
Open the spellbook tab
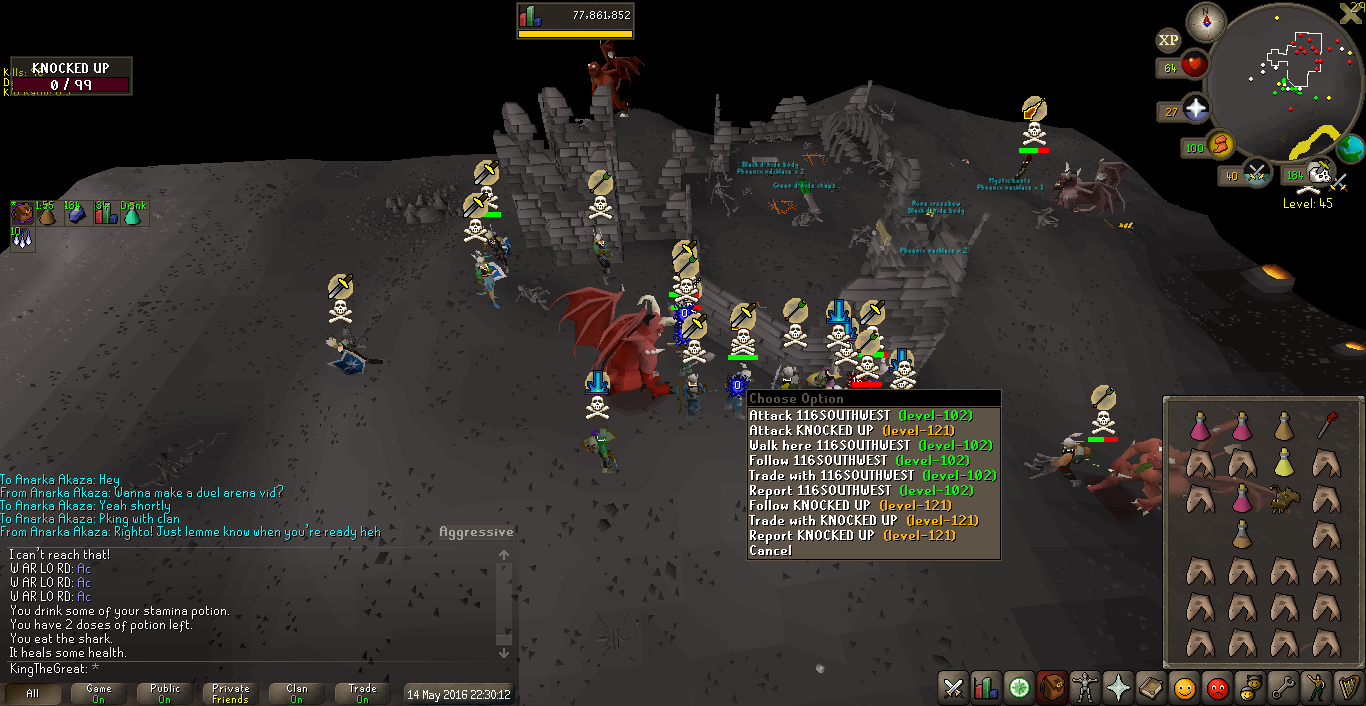(1150, 688)
